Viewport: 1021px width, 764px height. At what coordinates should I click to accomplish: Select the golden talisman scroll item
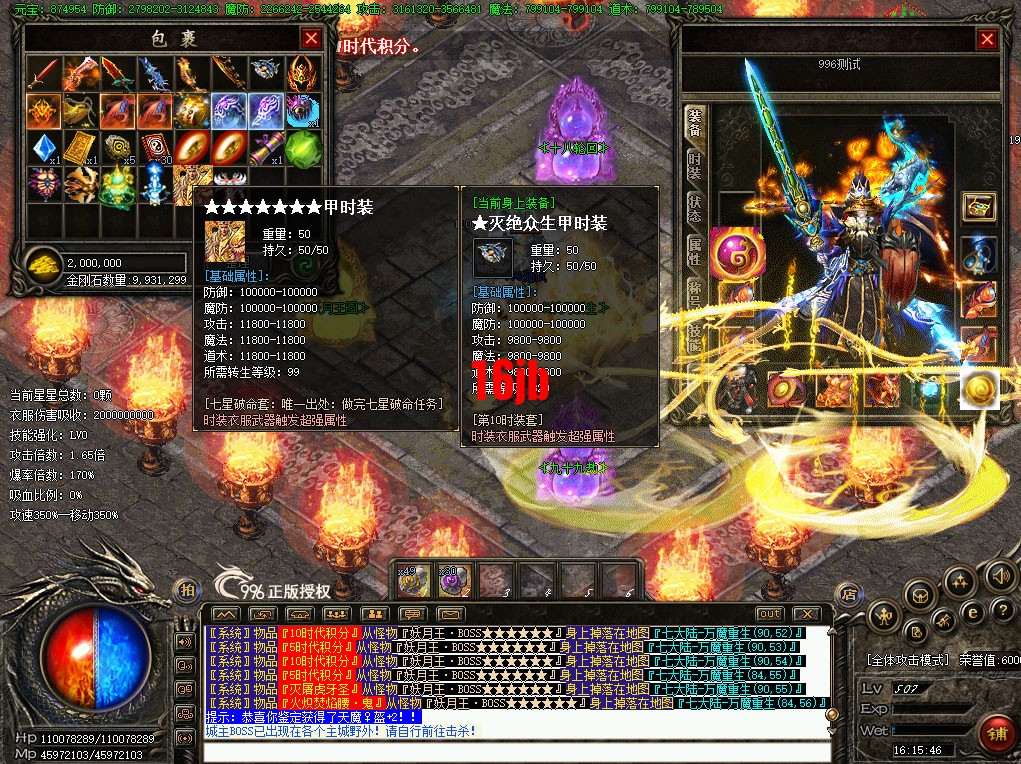(81, 148)
